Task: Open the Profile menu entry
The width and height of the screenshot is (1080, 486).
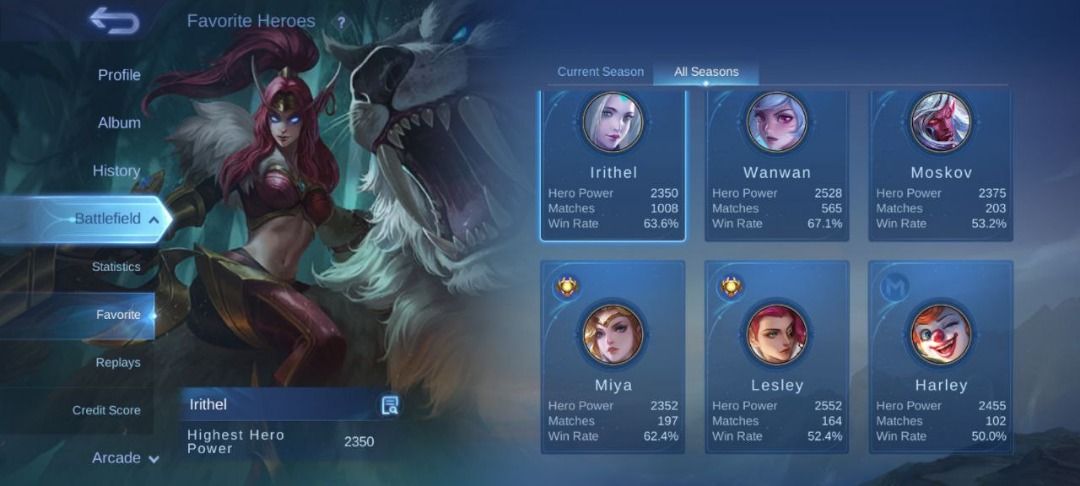Action: (x=119, y=75)
